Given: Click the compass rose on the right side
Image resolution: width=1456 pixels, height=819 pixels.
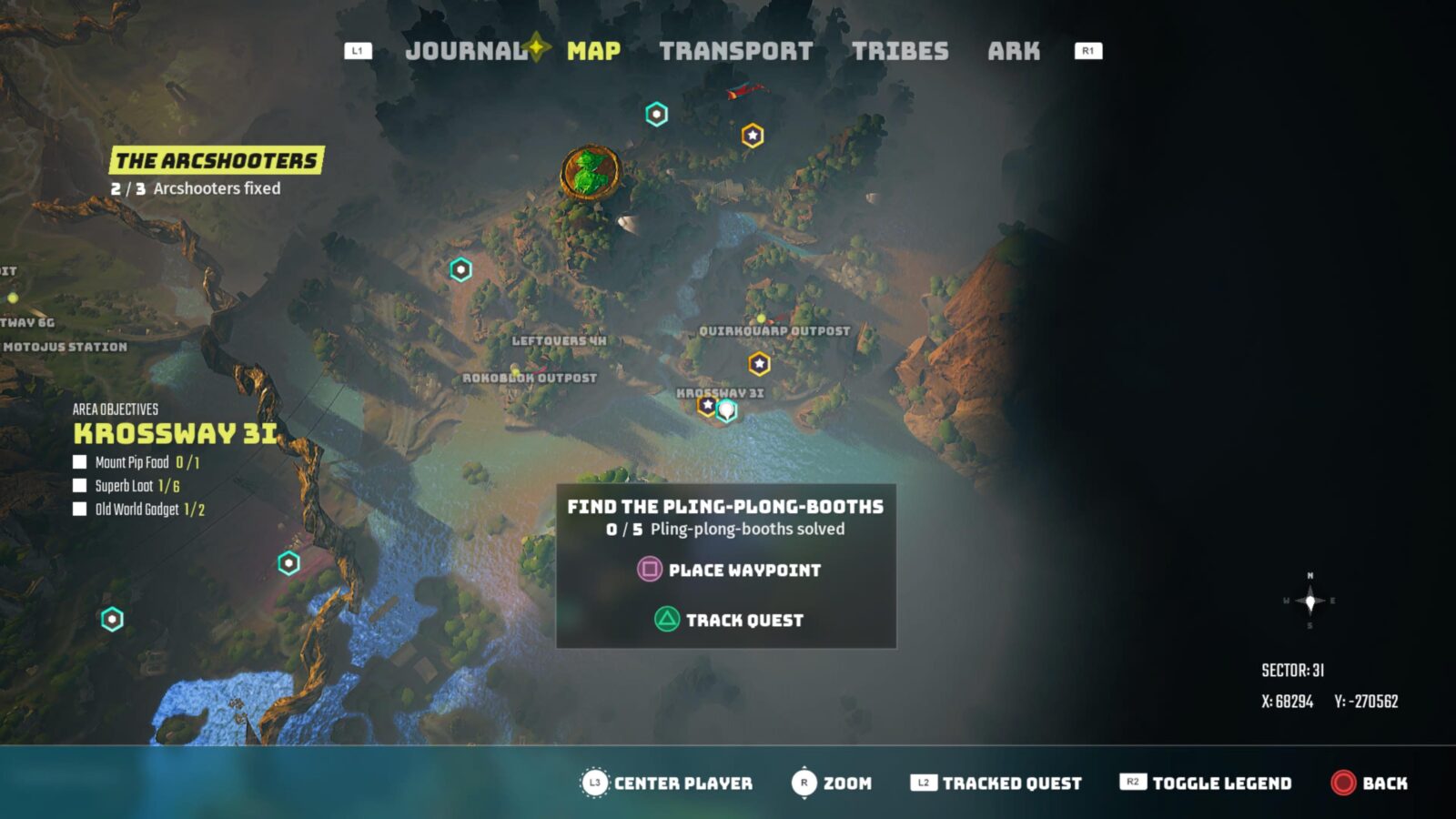Looking at the screenshot, I should pyautogui.click(x=1310, y=599).
